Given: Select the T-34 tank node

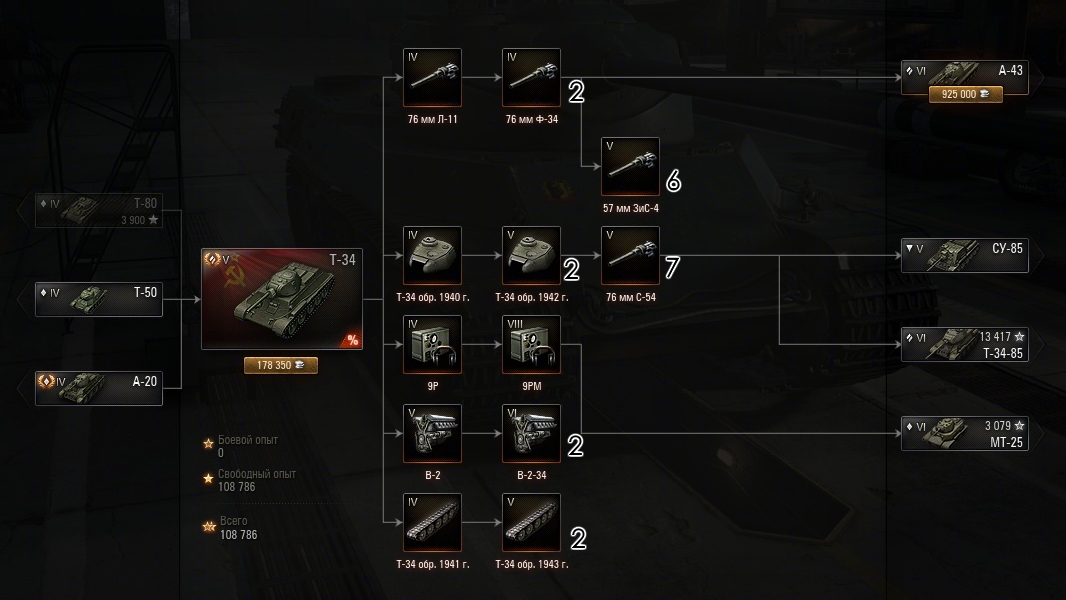Looking at the screenshot, I should (x=281, y=298).
